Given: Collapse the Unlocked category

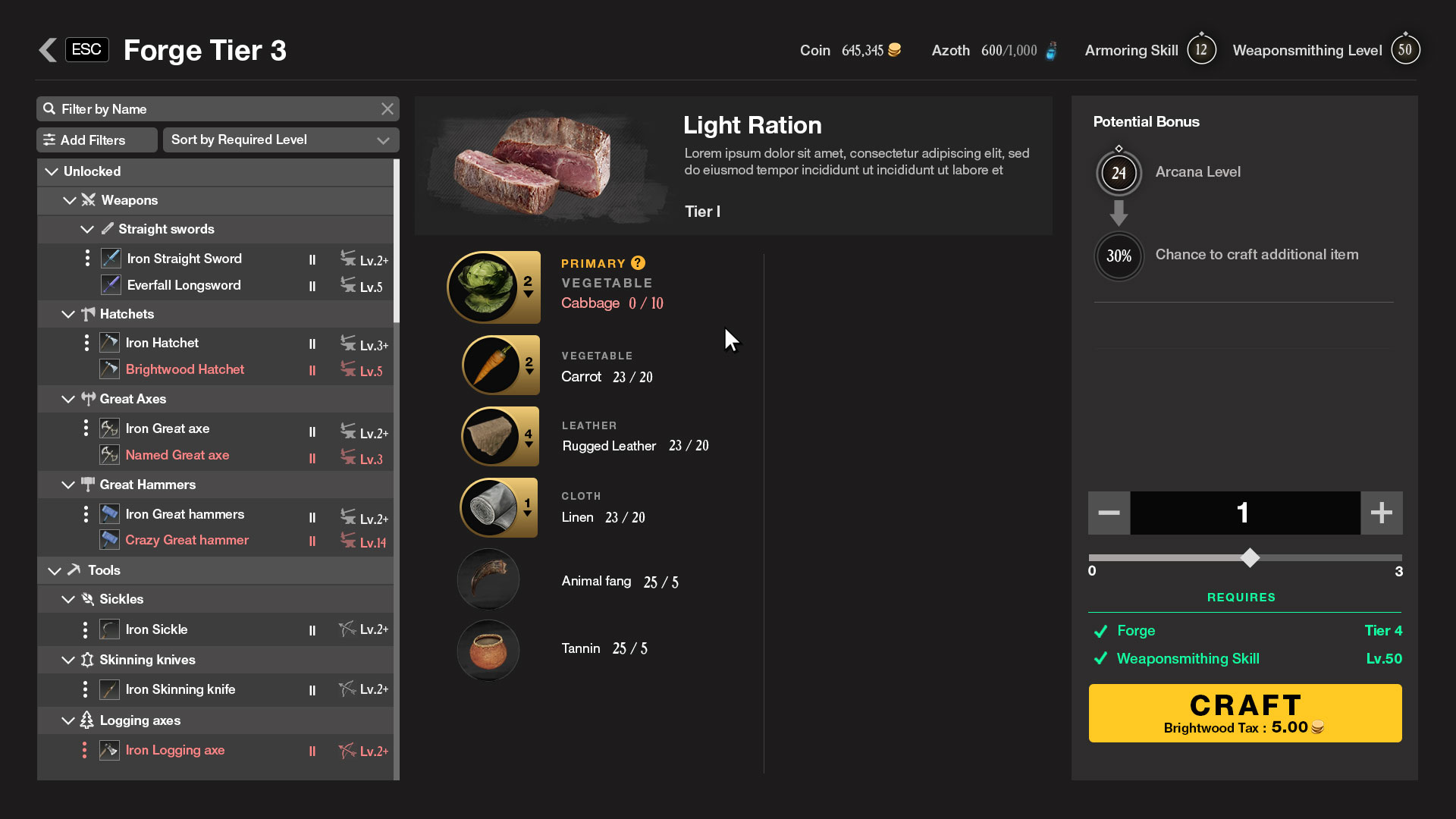Looking at the screenshot, I should (52, 172).
